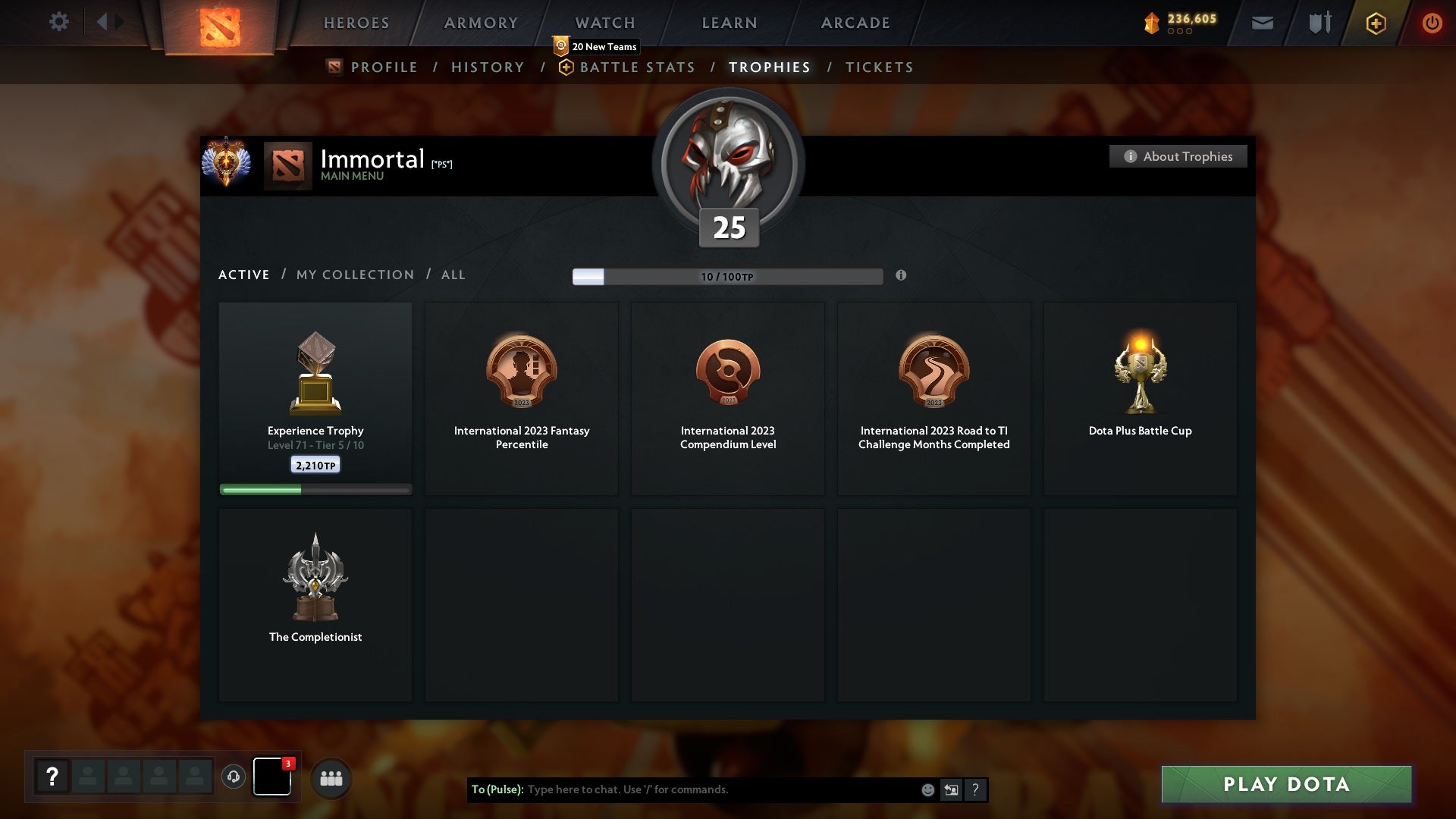The image size is (1456, 819).
Task: Open the settings gear
Action: pos(59,22)
